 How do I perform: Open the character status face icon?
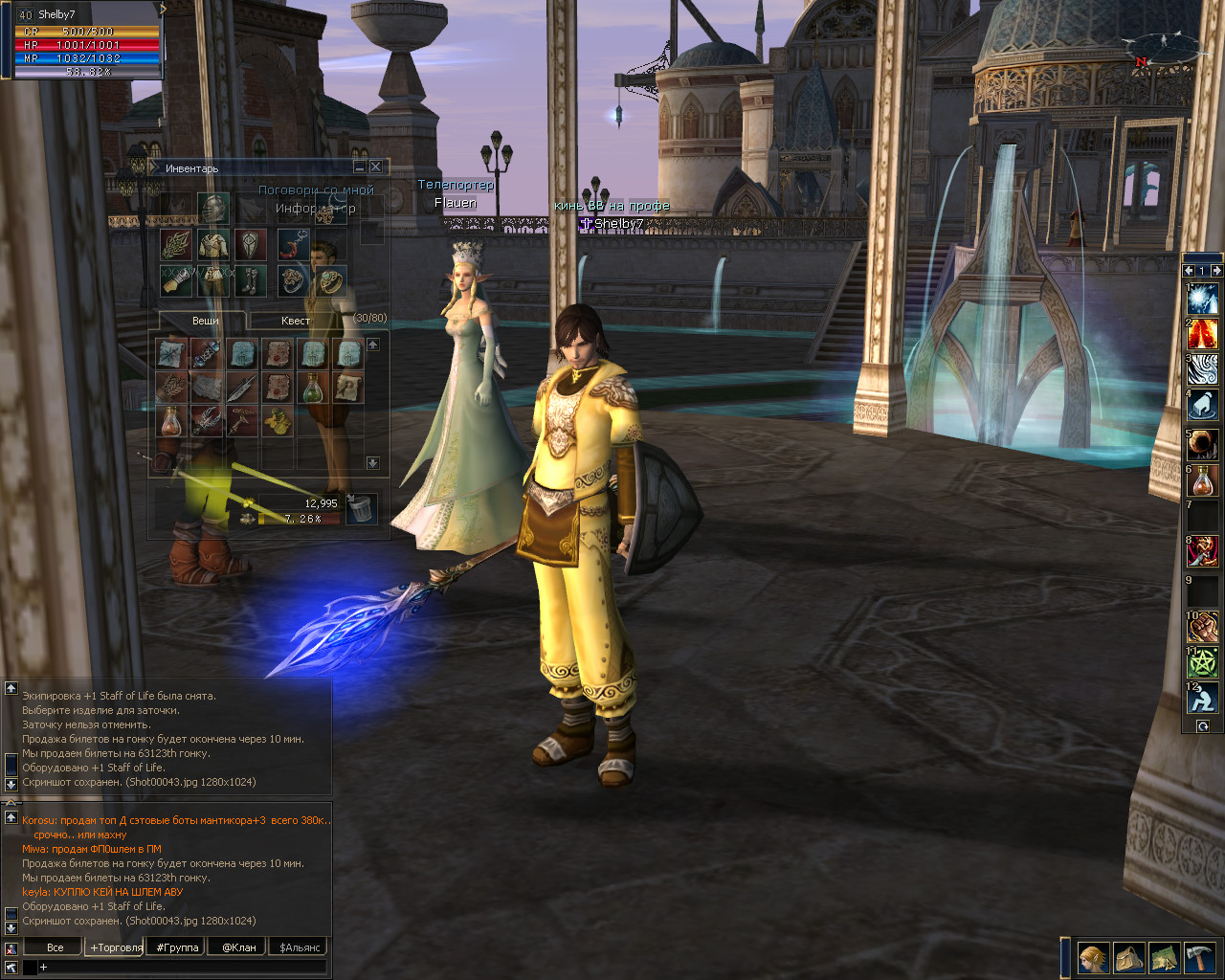pos(1092,957)
